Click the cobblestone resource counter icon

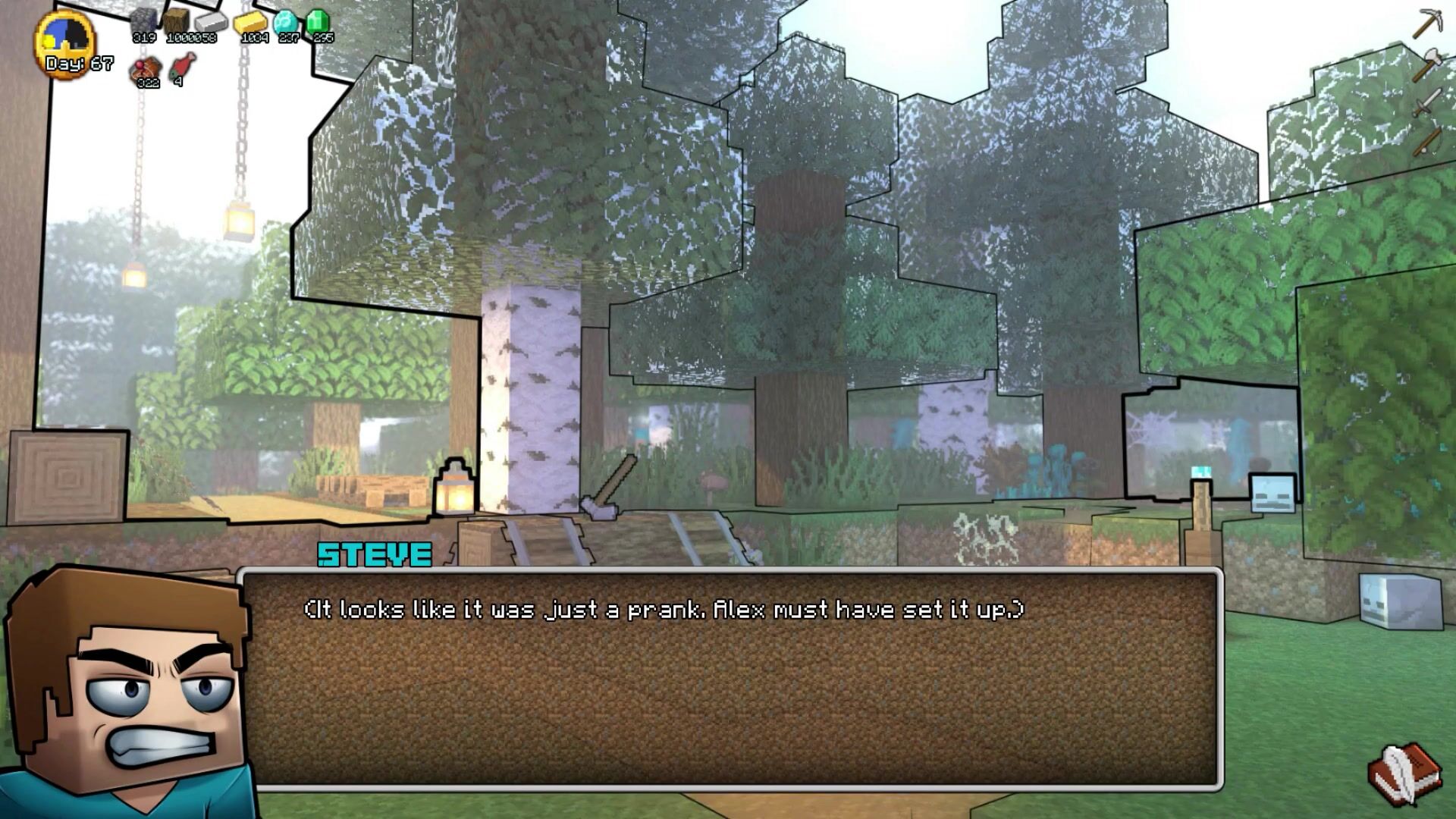[143, 20]
